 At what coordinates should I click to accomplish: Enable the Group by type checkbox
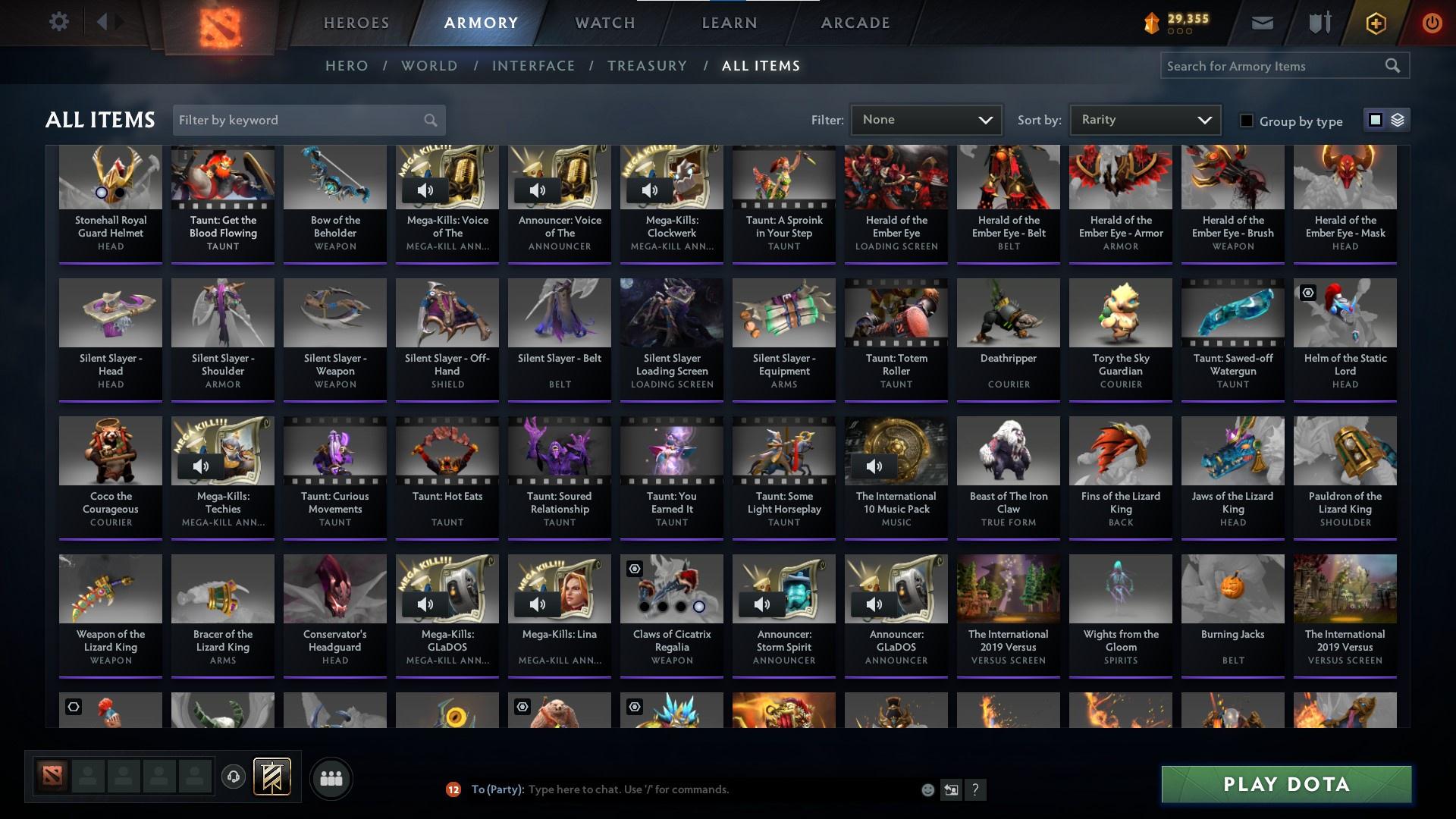click(x=1247, y=121)
